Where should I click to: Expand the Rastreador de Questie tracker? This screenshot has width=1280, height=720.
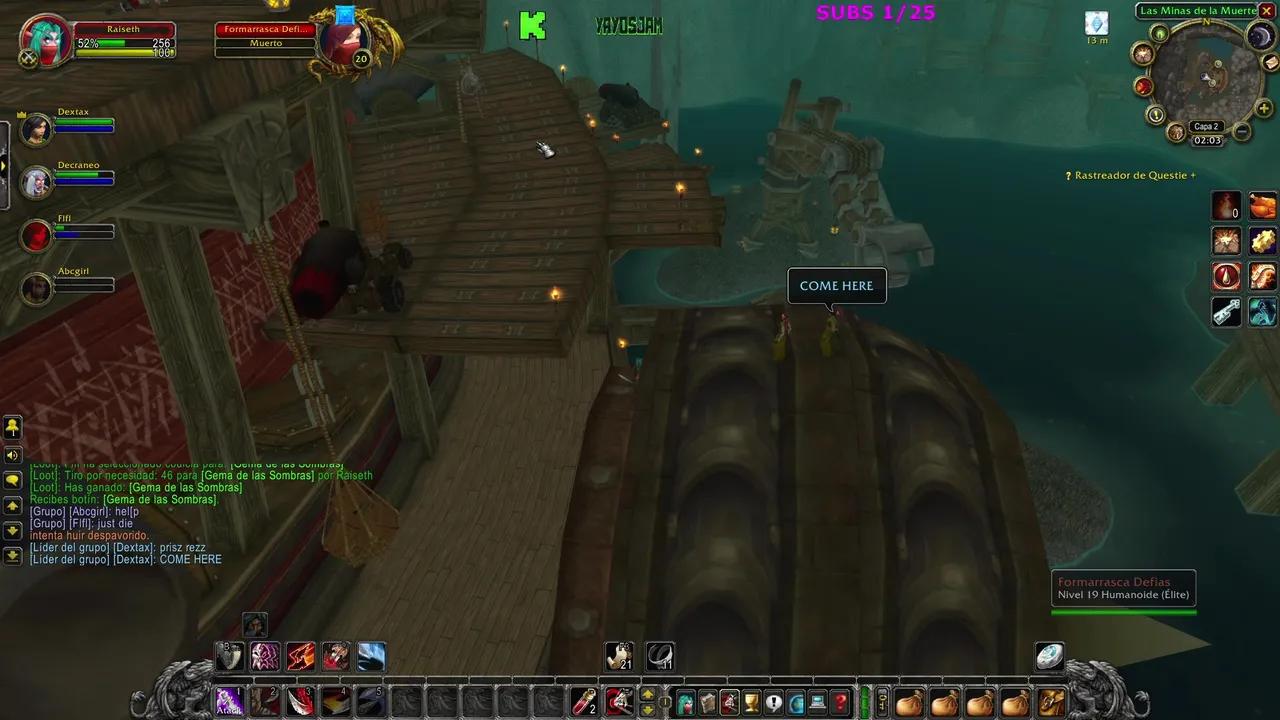point(1192,174)
